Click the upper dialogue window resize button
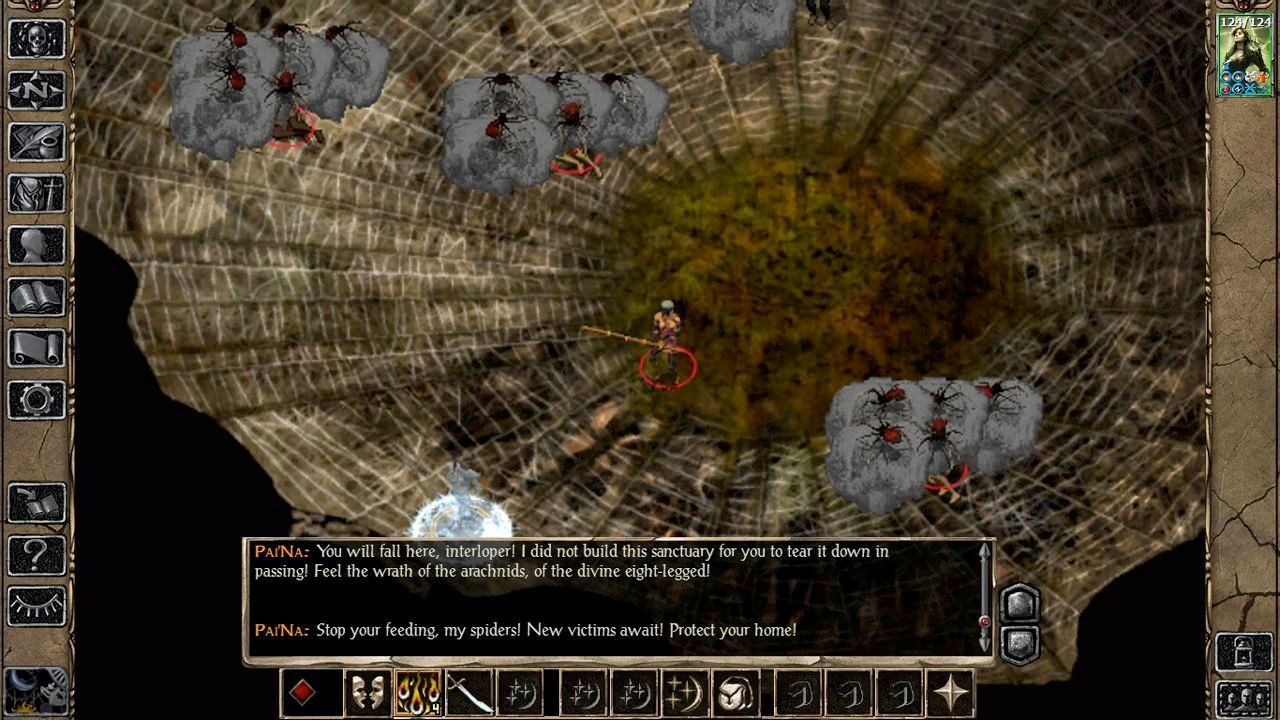 click(1019, 604)
